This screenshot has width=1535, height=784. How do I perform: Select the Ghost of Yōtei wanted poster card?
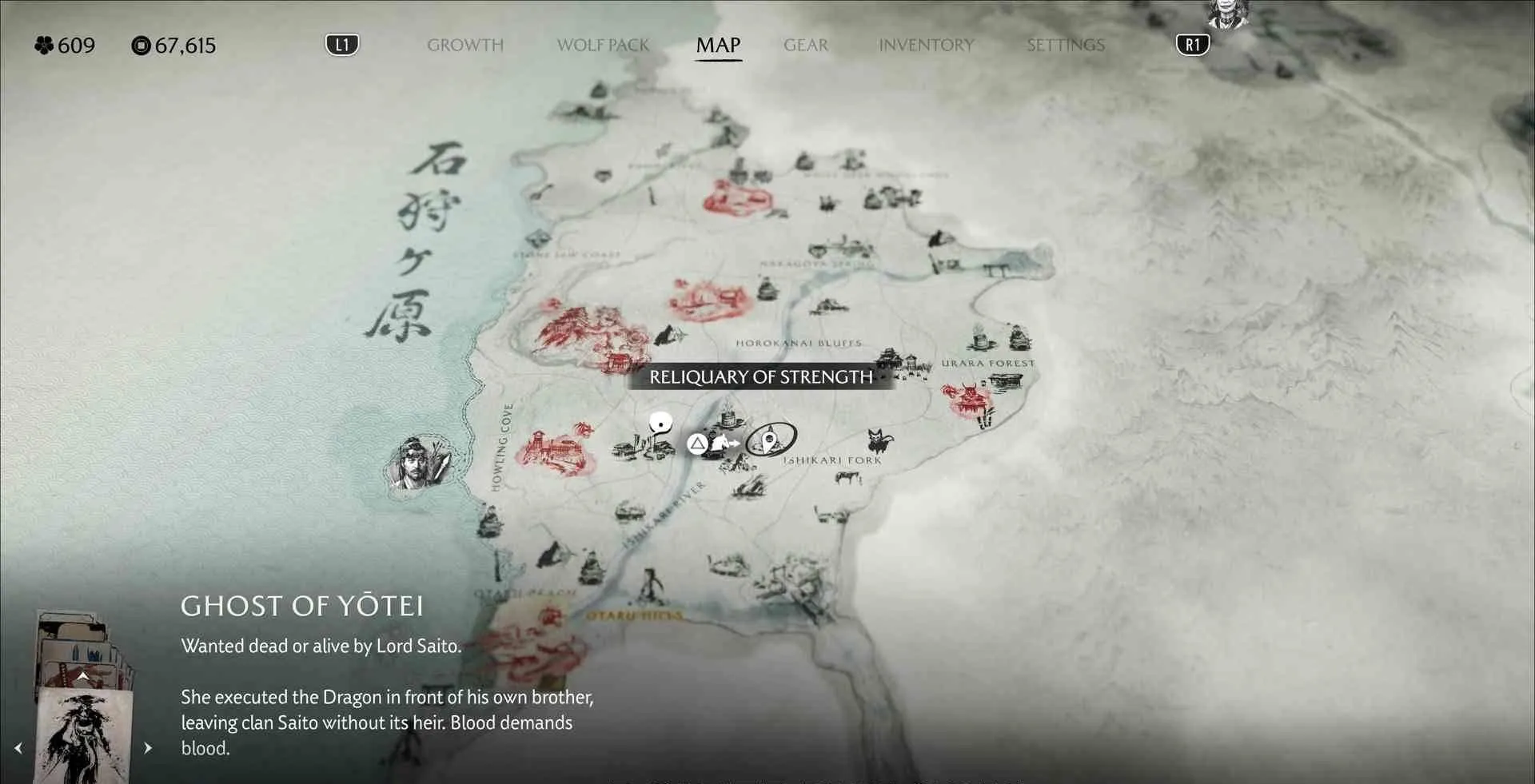[x=83, y=735]
